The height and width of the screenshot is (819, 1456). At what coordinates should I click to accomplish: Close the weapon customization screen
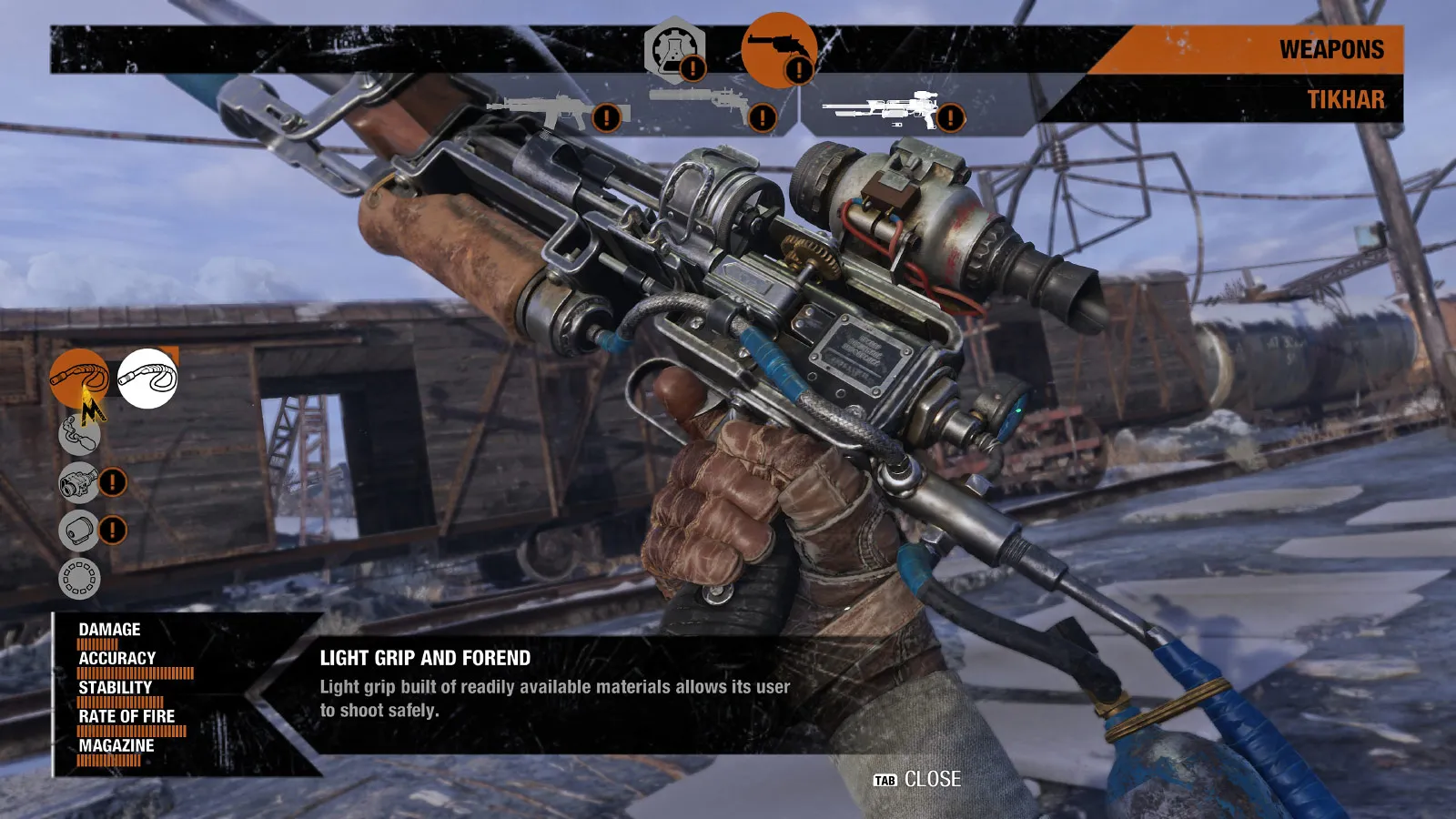point(917,780)
